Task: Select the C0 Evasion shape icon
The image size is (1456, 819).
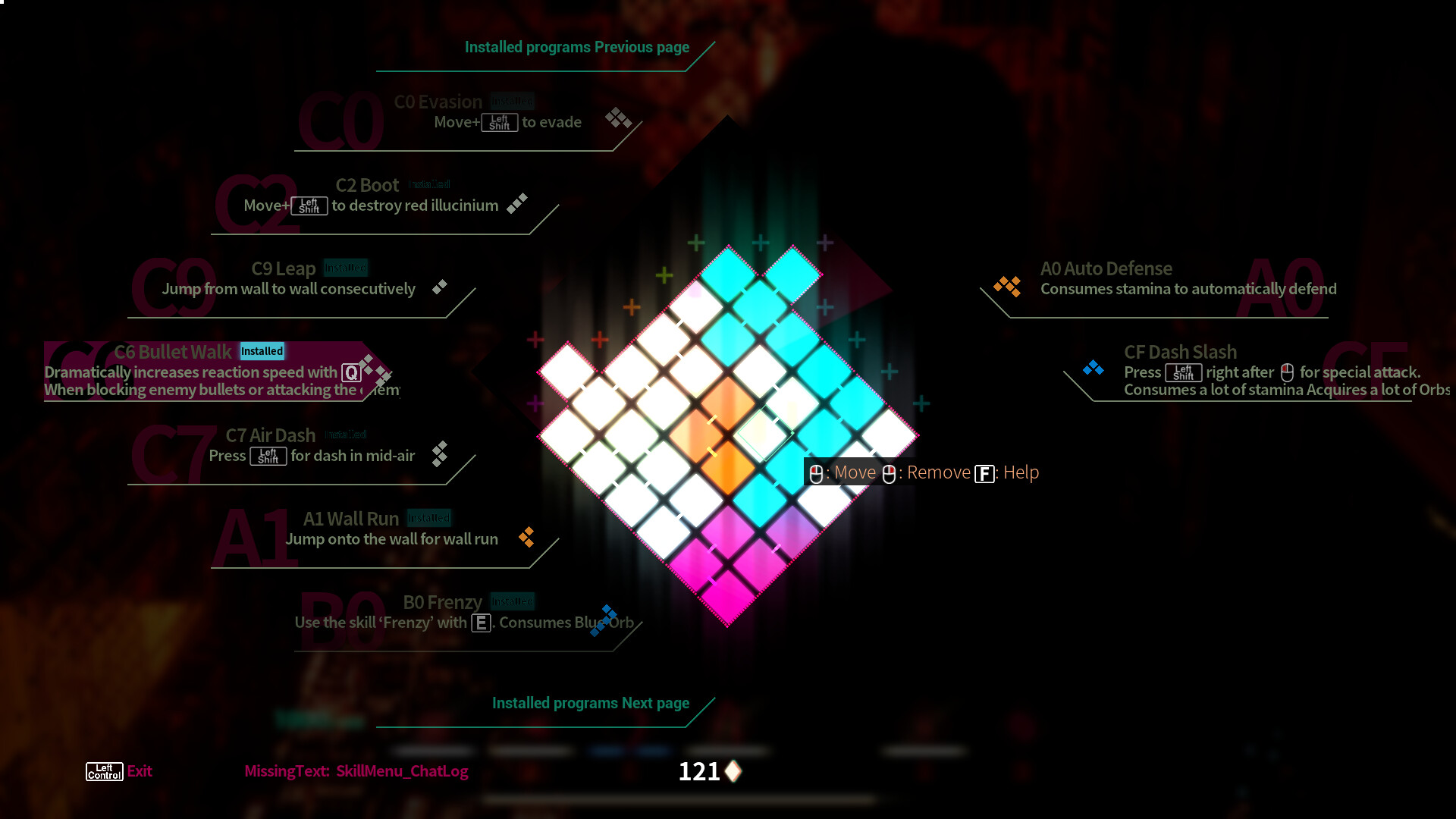Action: click(x=619, y=118)
